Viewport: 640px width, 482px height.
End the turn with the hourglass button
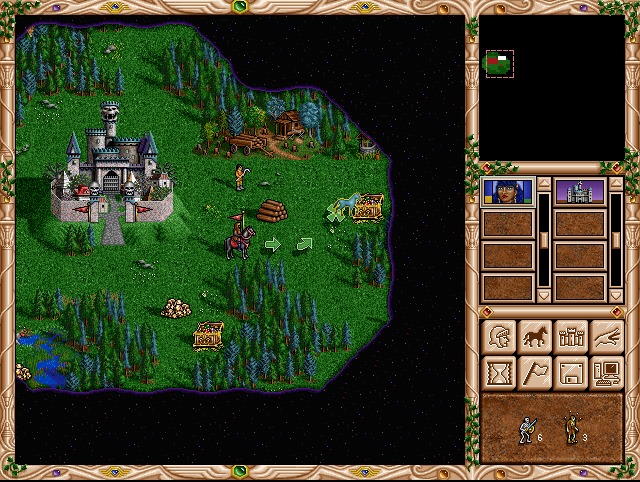(497, 372)
